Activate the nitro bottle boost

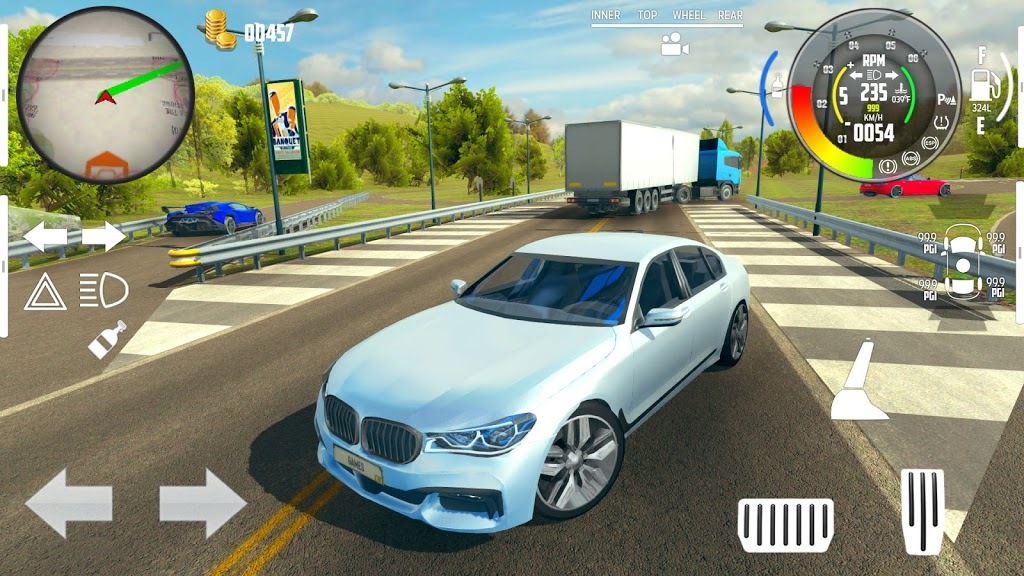107,339
